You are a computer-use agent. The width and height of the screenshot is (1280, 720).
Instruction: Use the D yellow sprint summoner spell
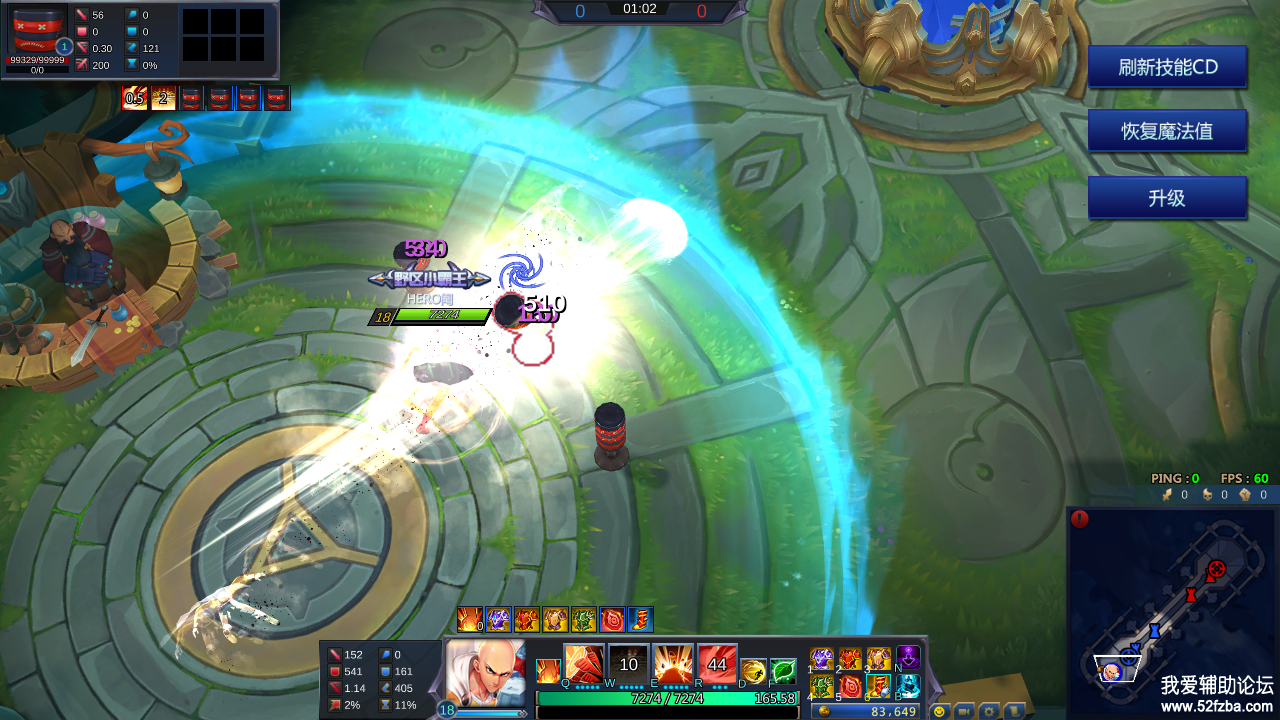click(x=754, y=671)
